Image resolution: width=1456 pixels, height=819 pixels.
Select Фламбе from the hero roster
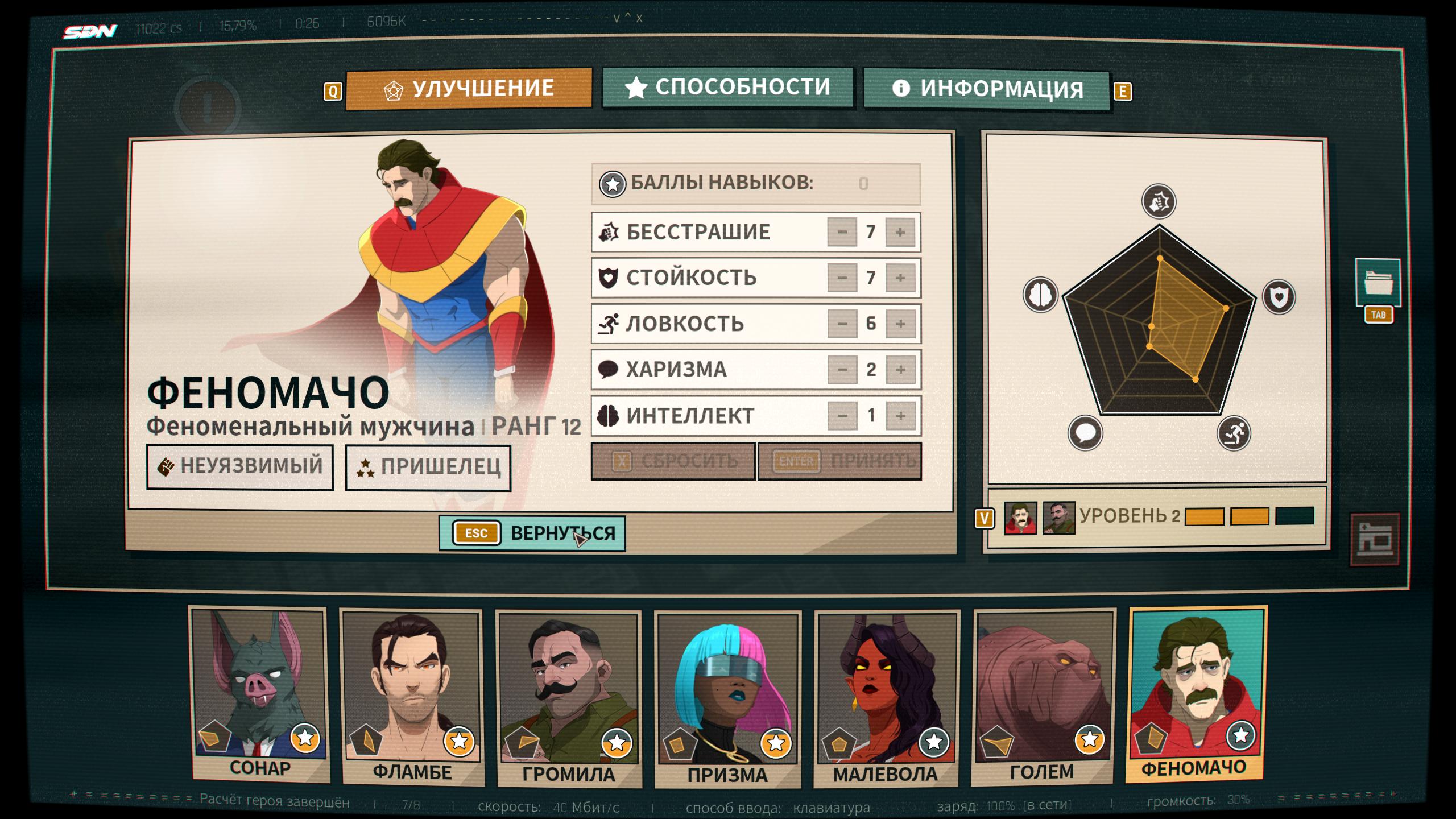[x=412, y=697]
